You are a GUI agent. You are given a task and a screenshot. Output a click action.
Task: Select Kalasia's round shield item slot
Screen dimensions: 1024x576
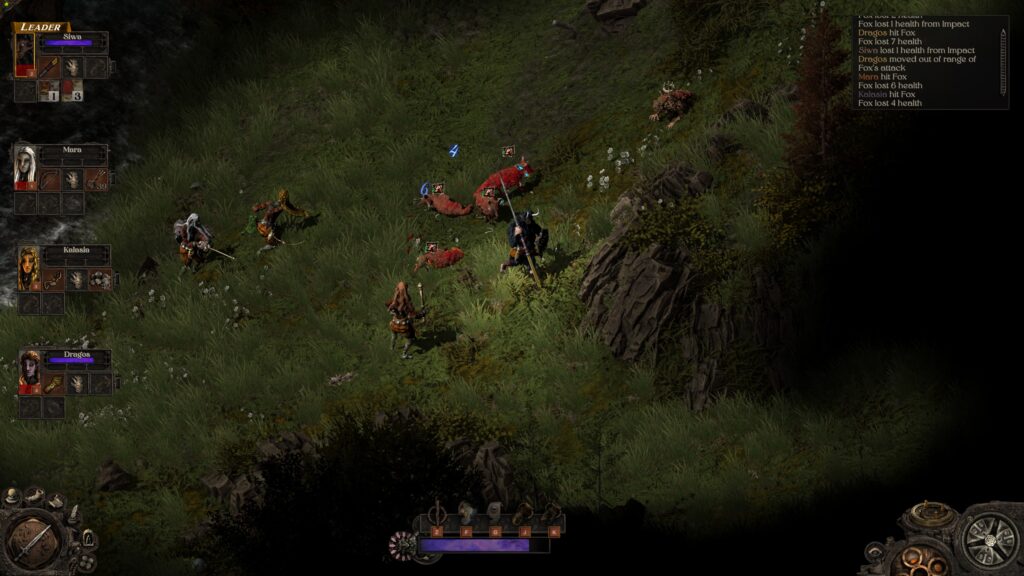click(100, 280)
